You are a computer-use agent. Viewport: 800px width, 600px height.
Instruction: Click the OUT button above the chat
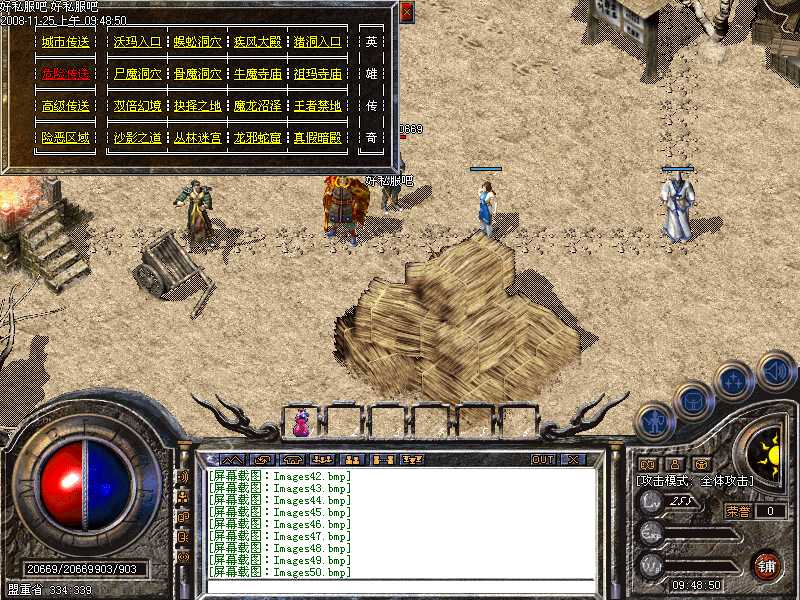[x=542, y=460]
